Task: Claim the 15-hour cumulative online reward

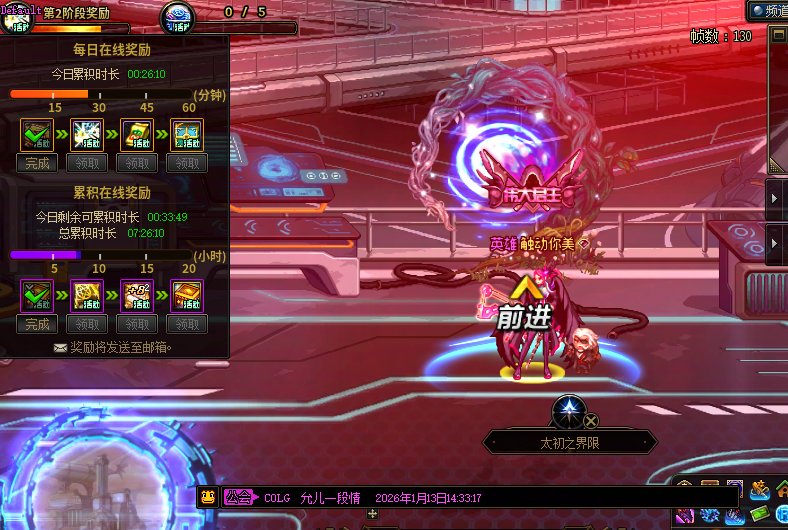Action: click(137, 324)
